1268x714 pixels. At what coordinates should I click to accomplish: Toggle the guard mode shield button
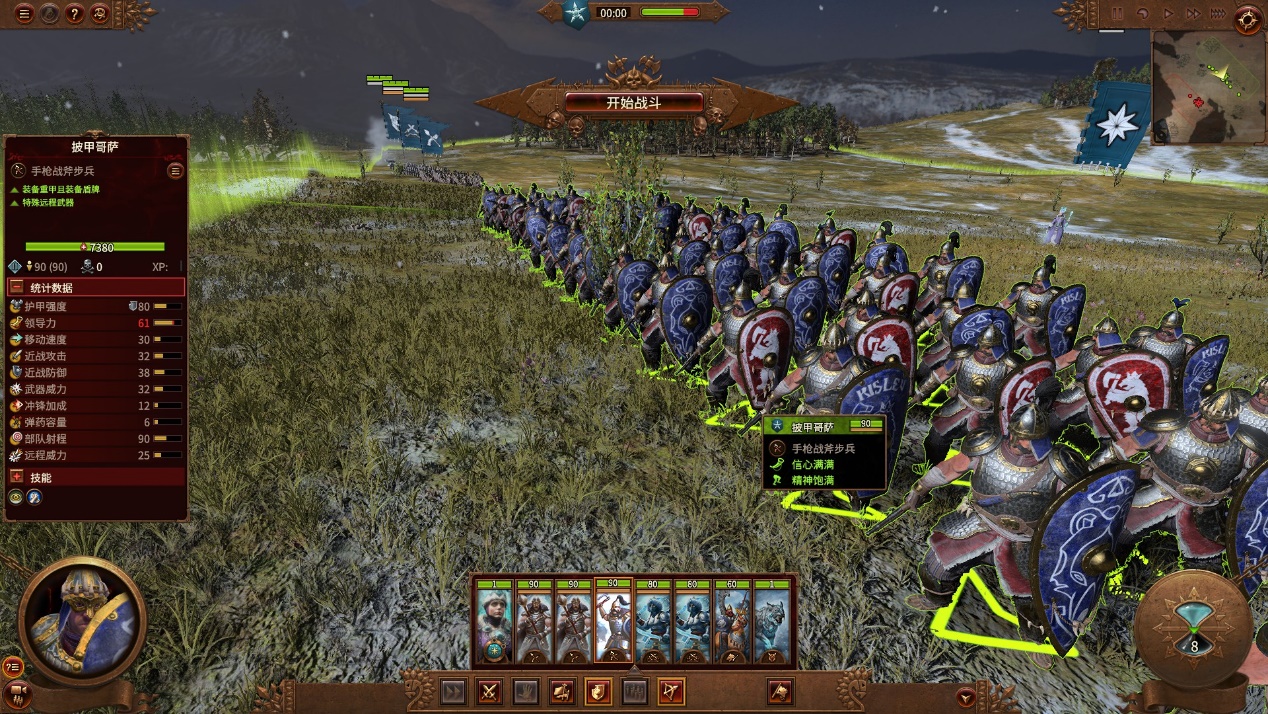[x=598, y=691]
